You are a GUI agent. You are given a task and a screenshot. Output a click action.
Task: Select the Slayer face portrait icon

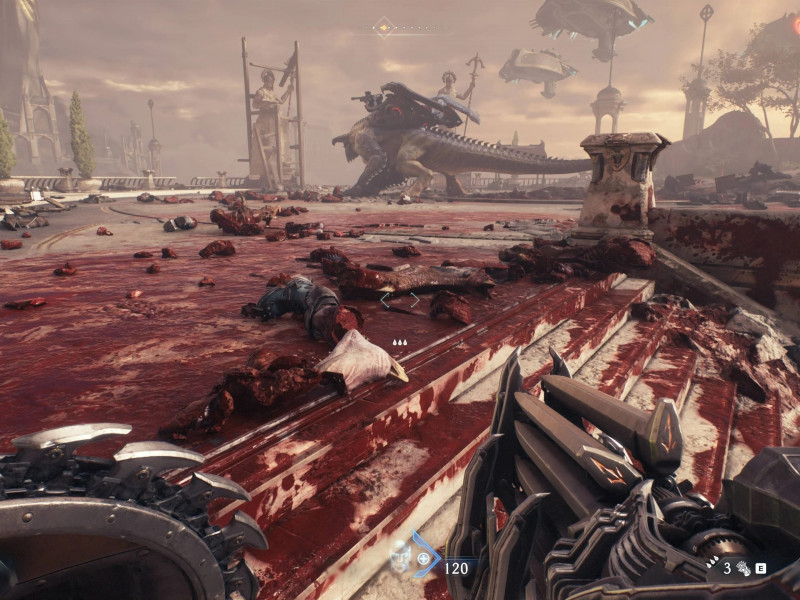coord(400,557)
